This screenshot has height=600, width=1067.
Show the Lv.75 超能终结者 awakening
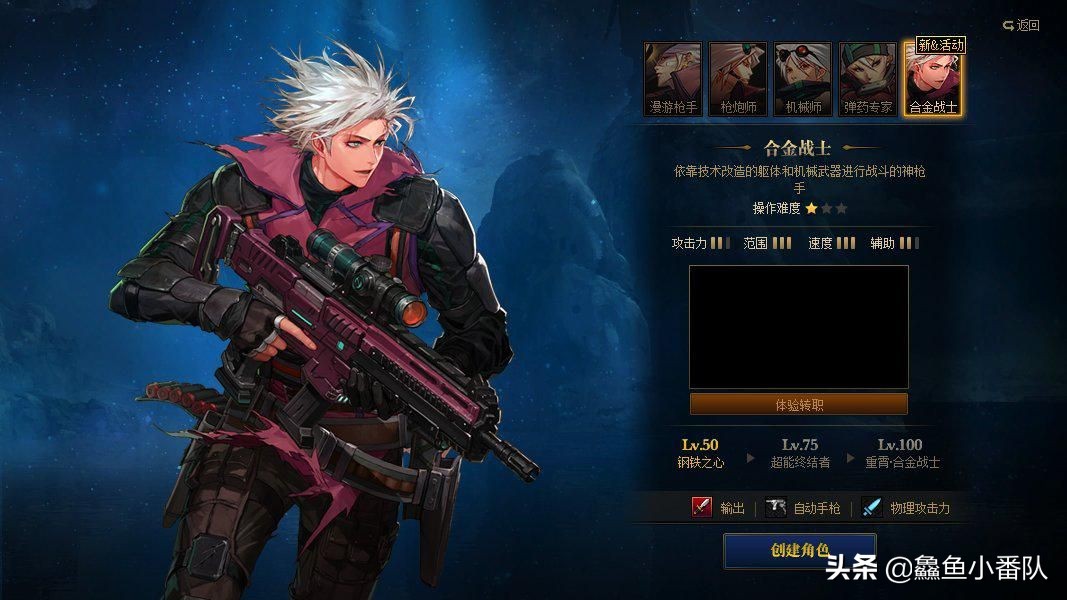799,453
